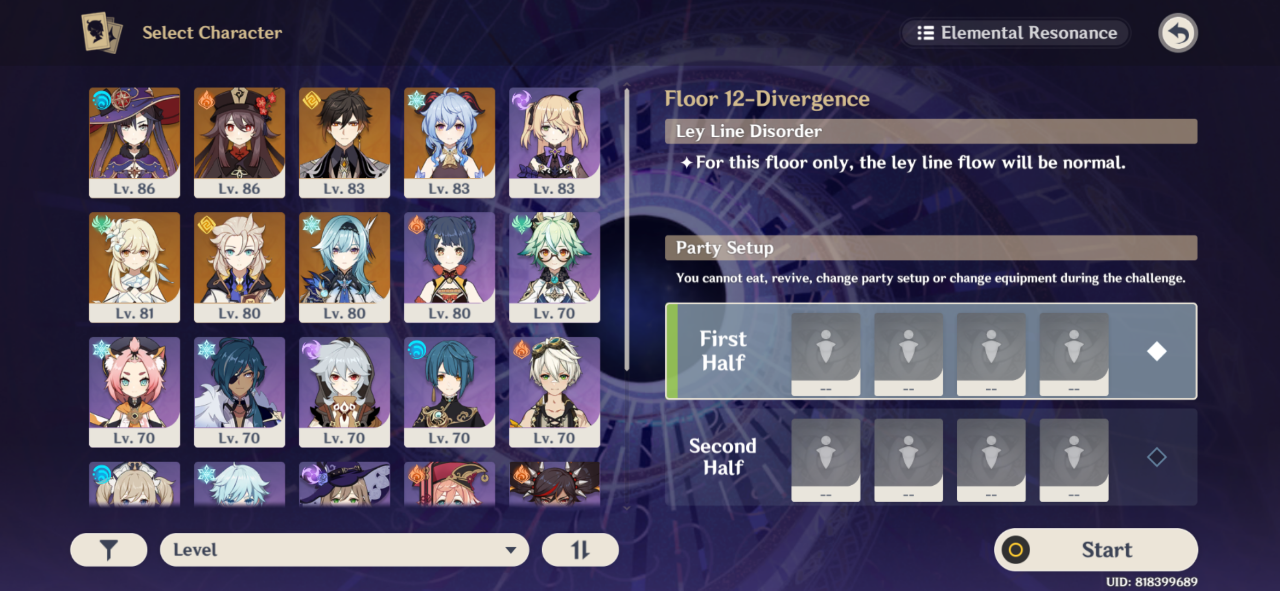Choose Mona, the Lv. 86 Hydro character
Image resolution: width=1280 pixels, height=591 pixels.
click(135, 141)
